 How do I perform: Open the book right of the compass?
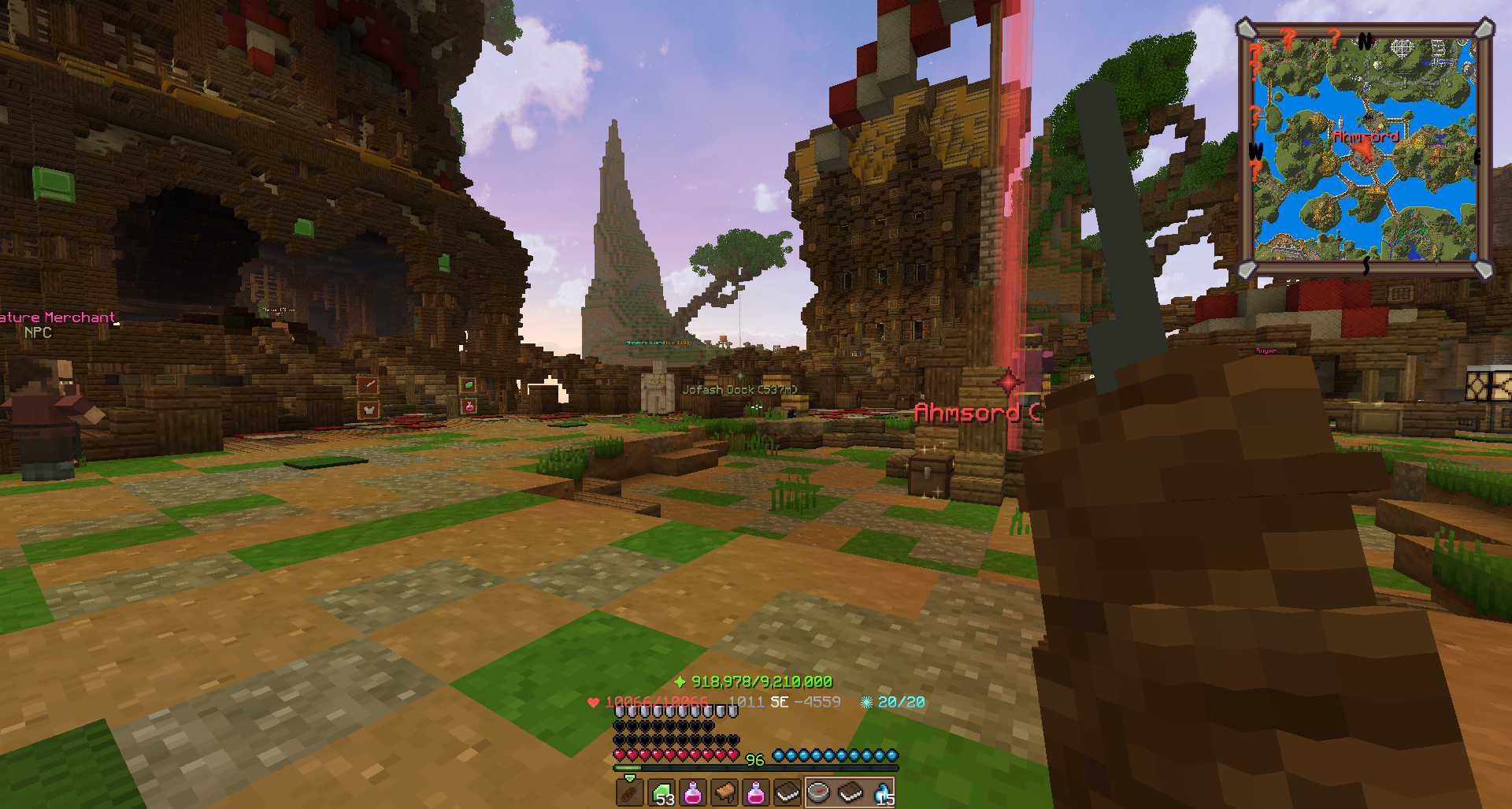(x=850, y=792)
